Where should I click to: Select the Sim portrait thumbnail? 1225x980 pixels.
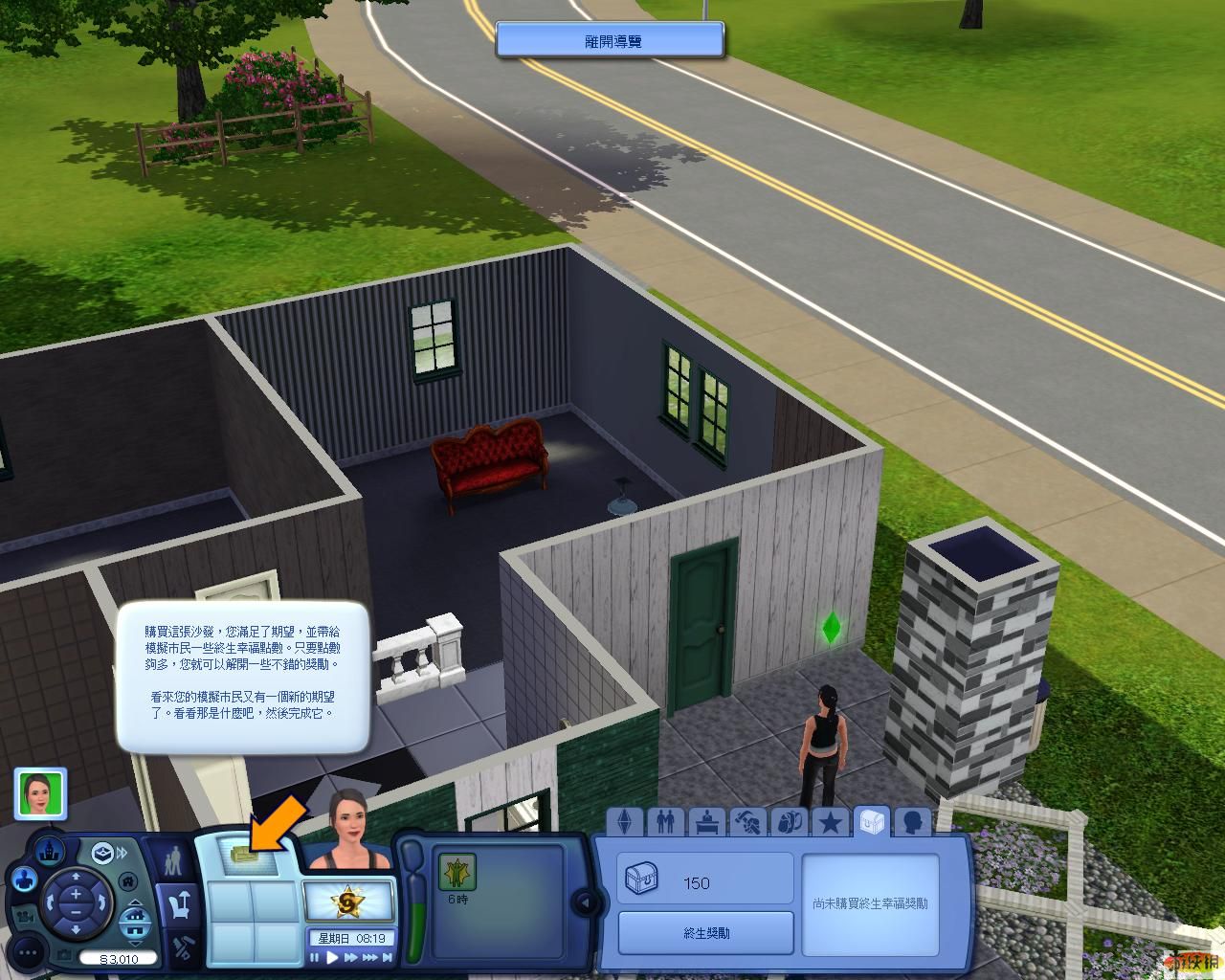[41, 794]
